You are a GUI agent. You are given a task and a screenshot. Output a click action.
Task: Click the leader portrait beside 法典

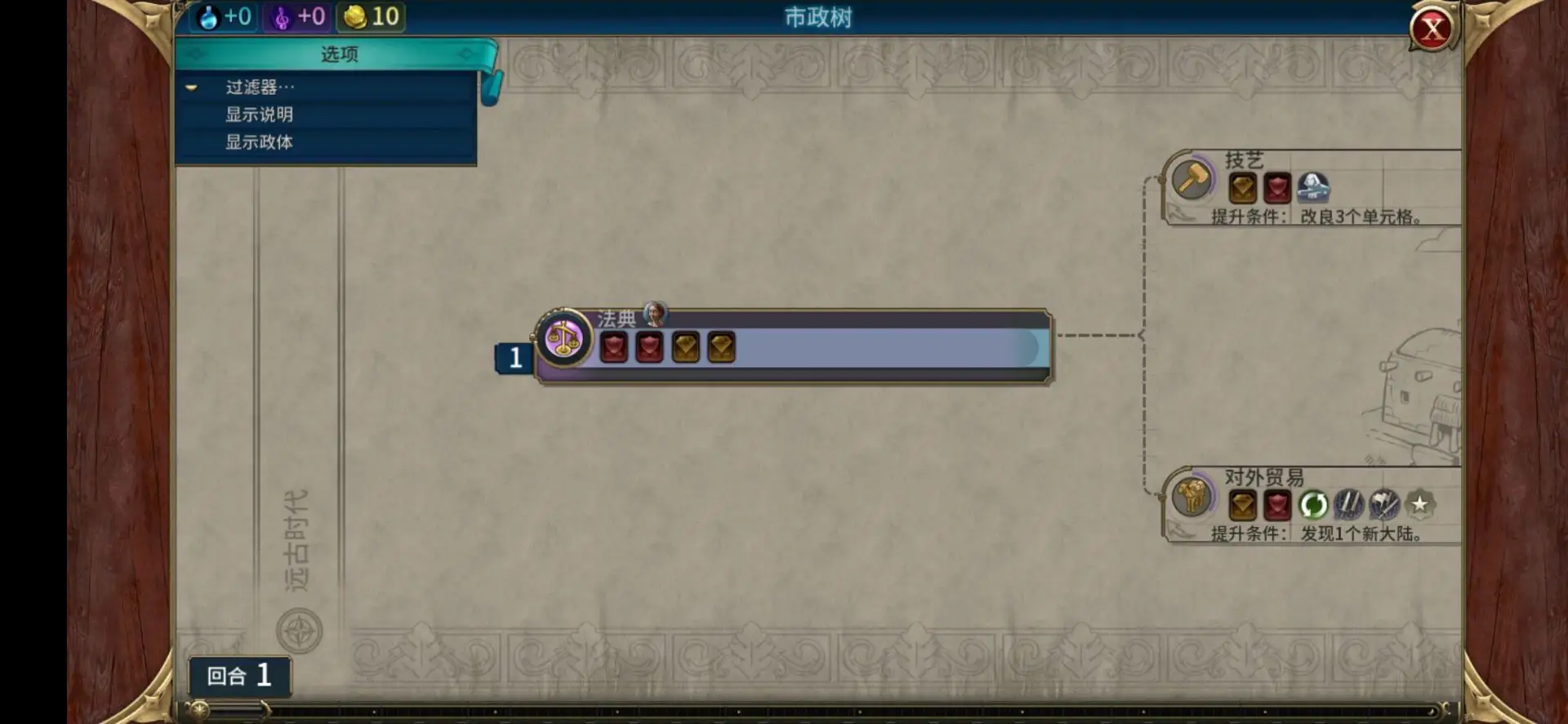[655, 314]
